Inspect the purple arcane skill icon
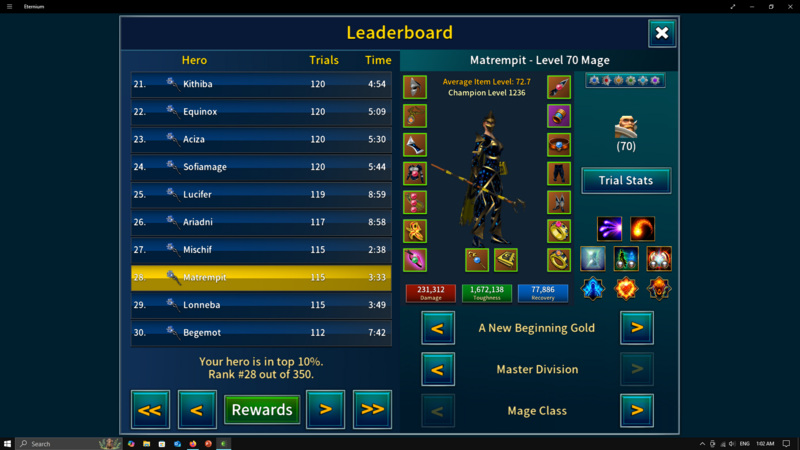800x450 pixels. [x=609, y=229]
